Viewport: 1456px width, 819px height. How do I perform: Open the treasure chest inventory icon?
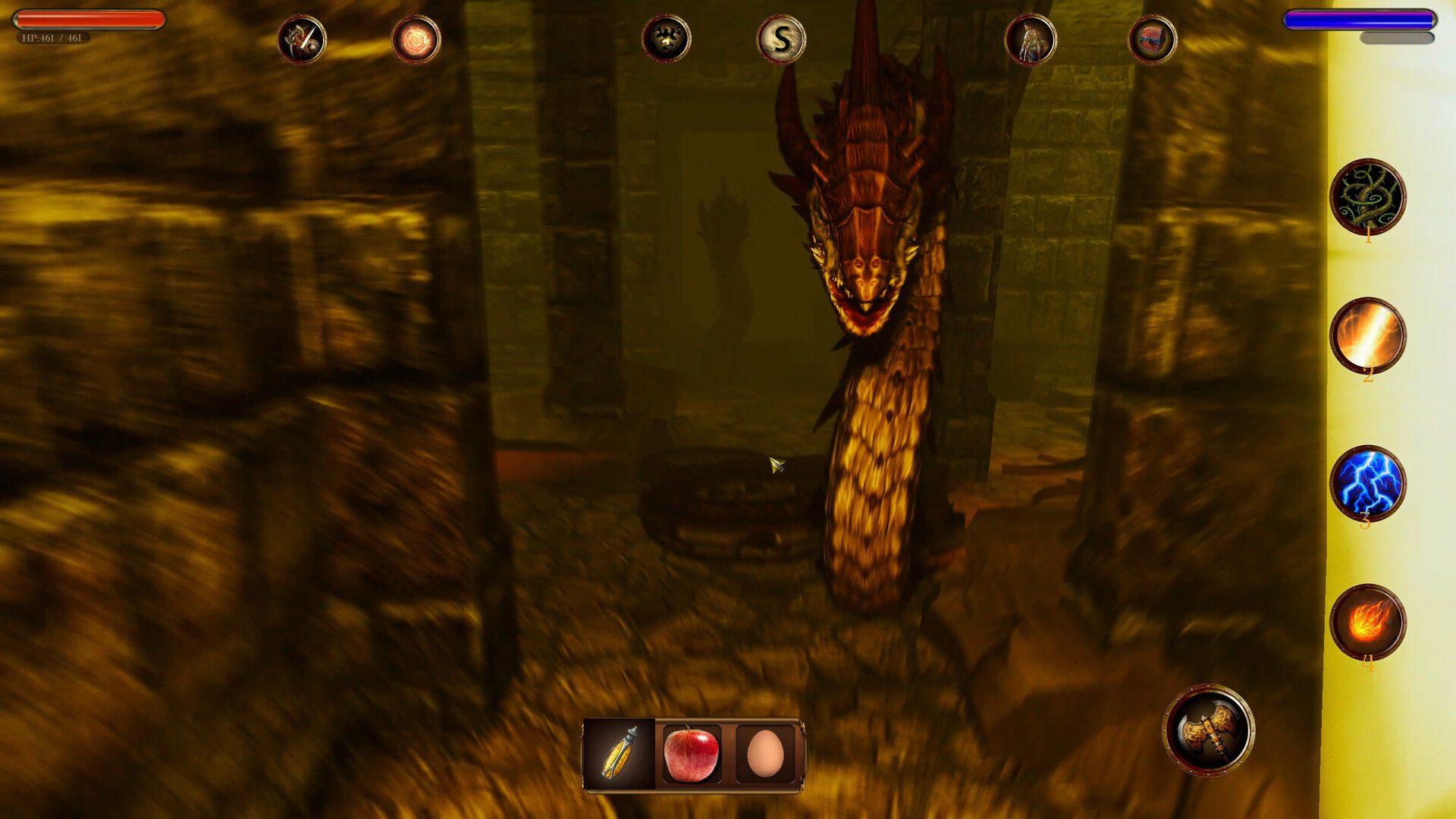click(1152, 39)
